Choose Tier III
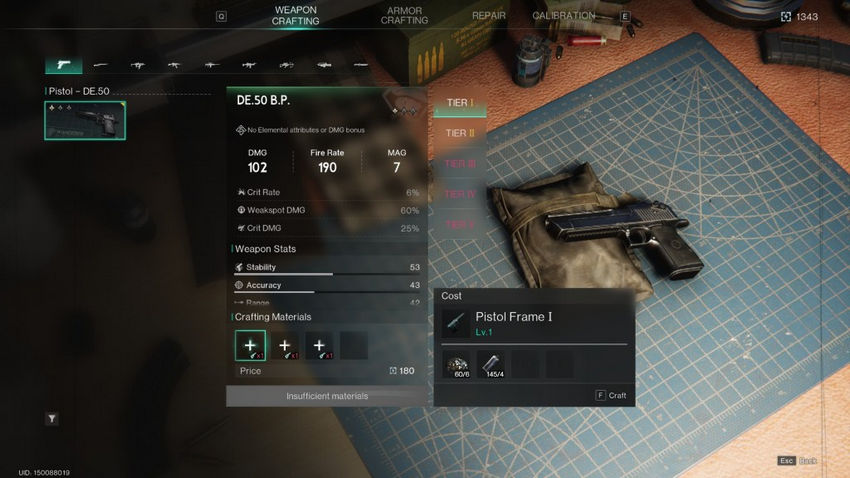Viewport: 850px width, 478px height. (x=459, y=163)
